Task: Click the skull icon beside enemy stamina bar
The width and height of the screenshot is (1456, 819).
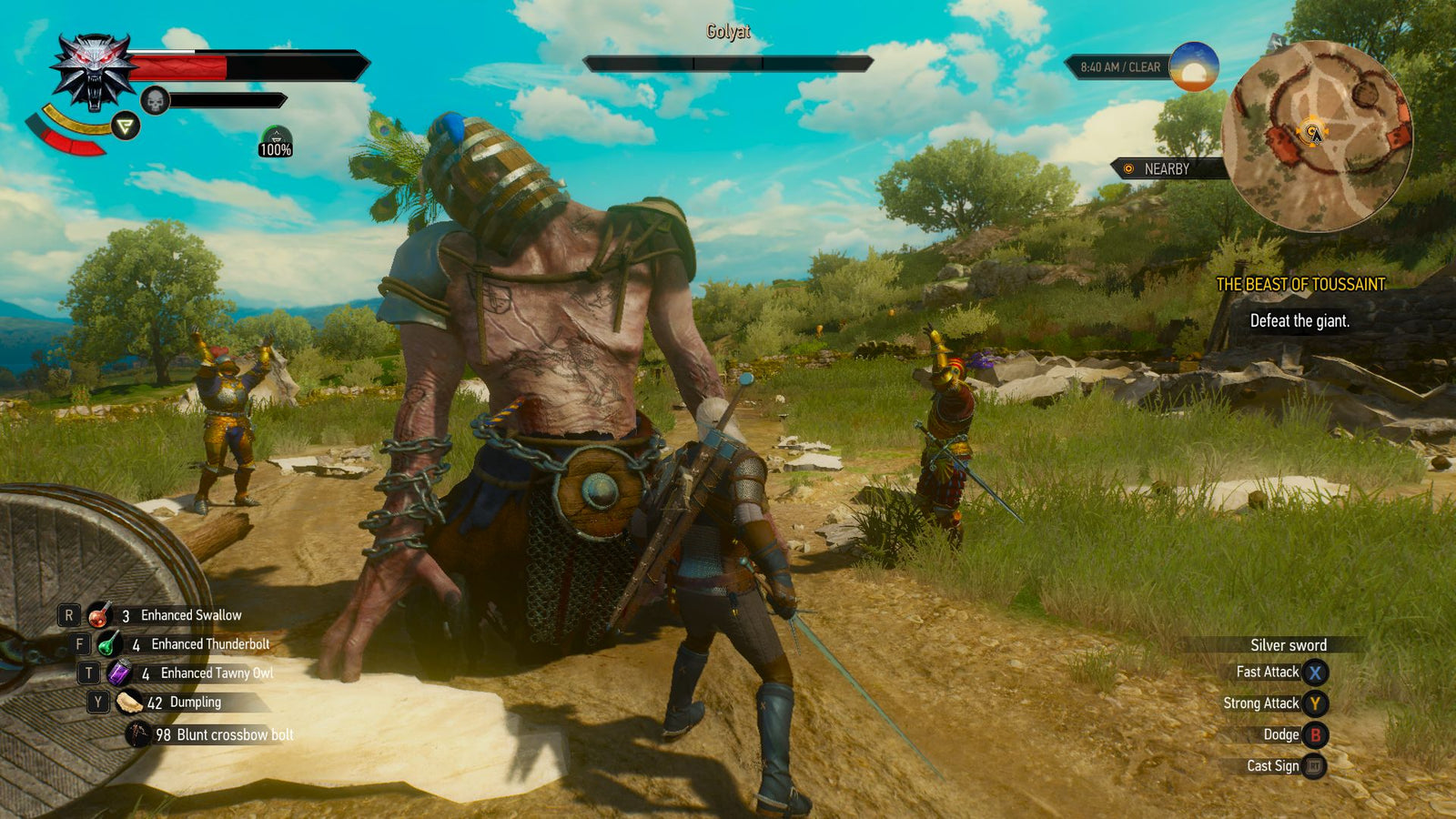Action: 156,99
